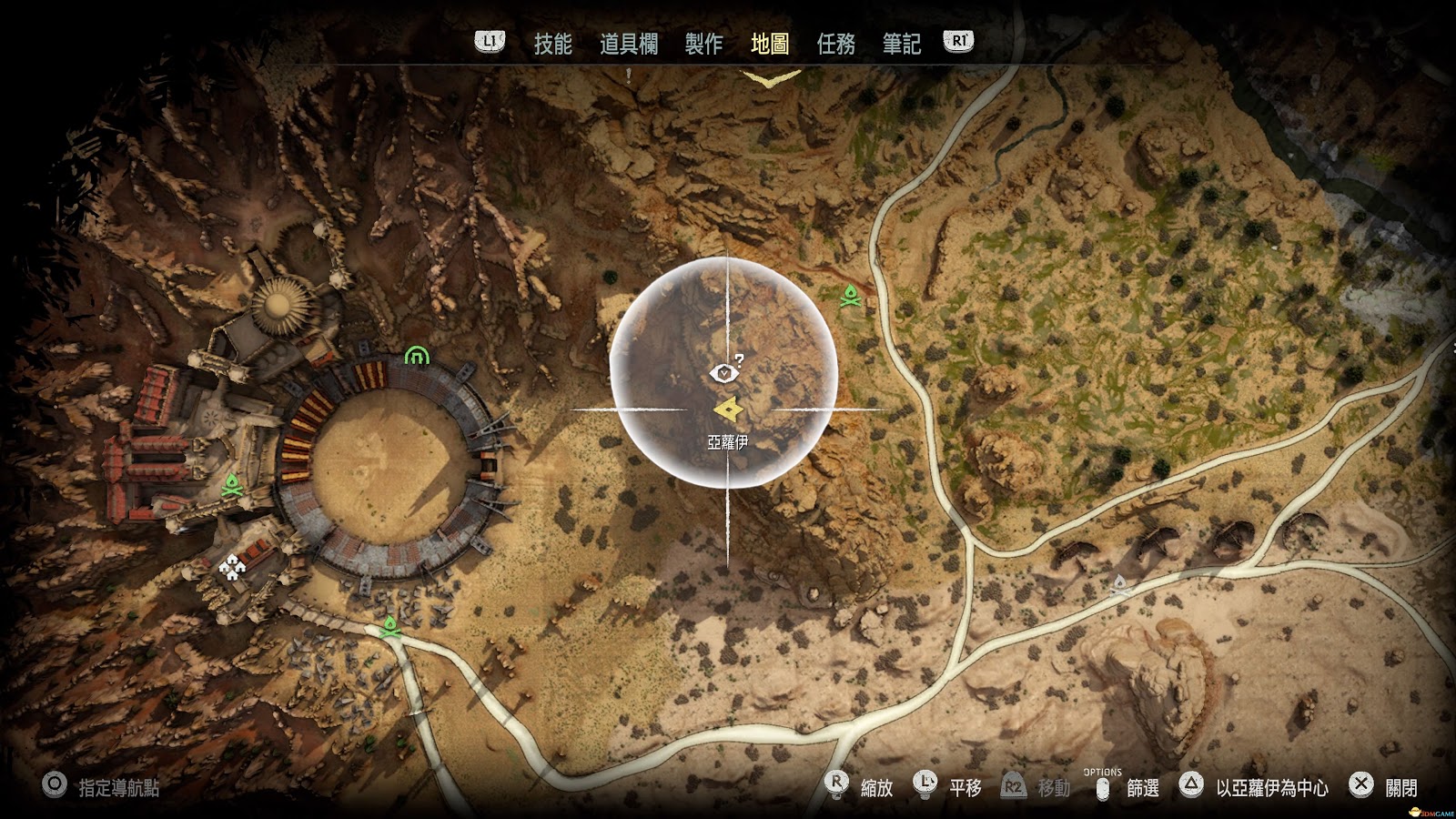The height and width of the screenshot is (819, 1456).
Task: Select the green arch gate marker on the arena
Action: 416,356
